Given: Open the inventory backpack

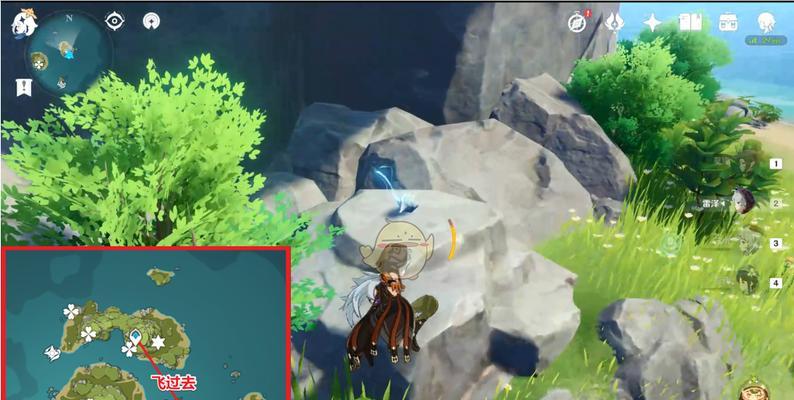Looking at the screenshot, I should (727, 21).
